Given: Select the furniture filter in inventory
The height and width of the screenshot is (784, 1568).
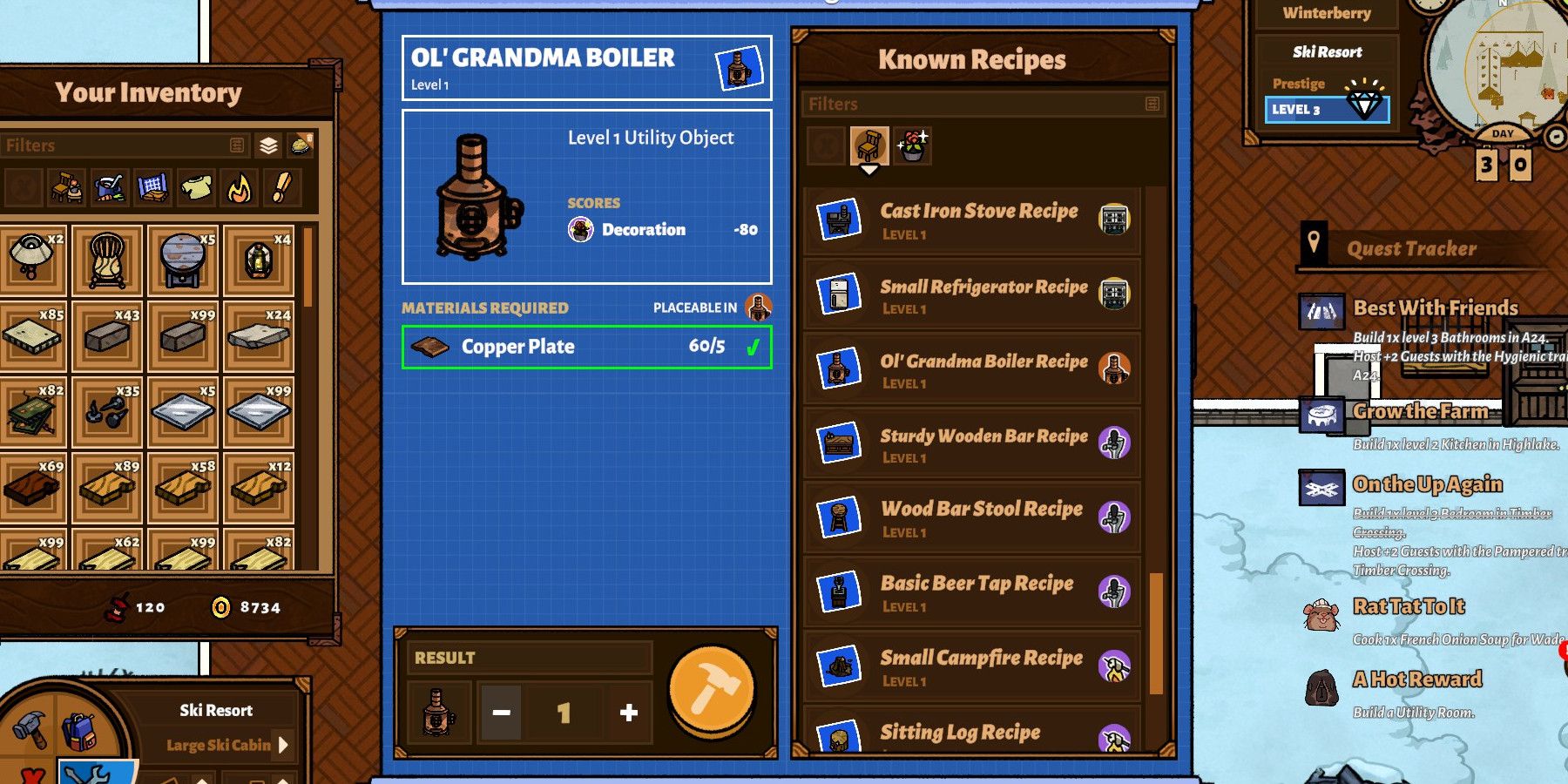Looking at the screenshot, I should click(65, 187).
